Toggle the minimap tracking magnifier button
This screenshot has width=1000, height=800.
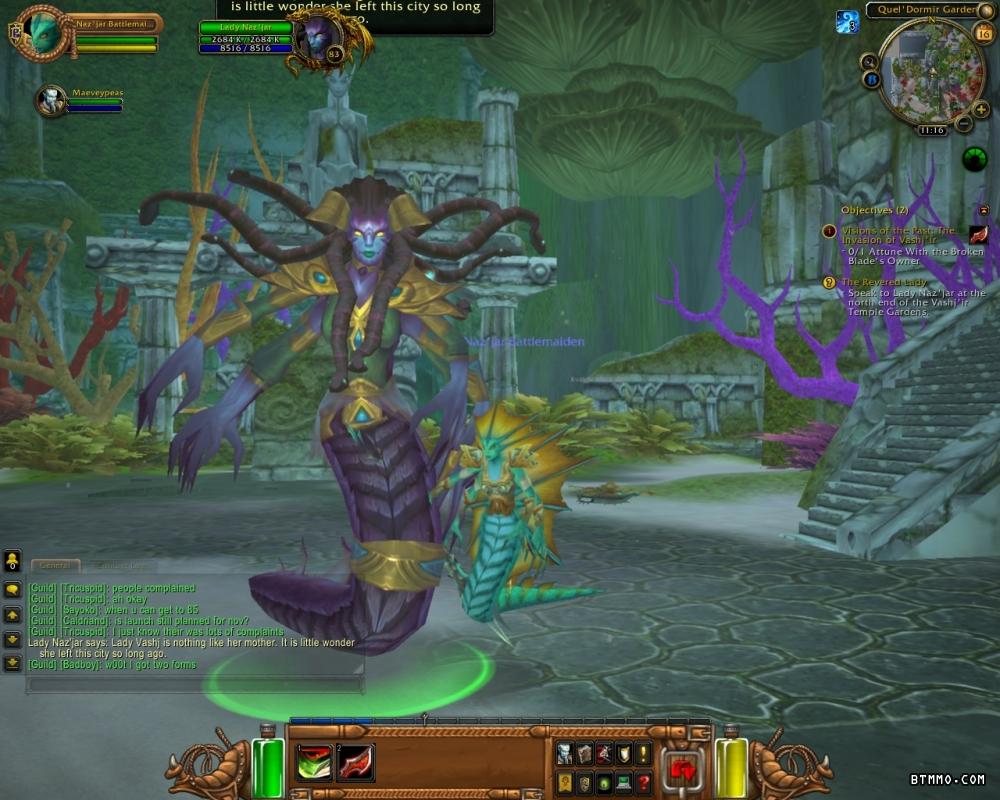pos(868,62)
